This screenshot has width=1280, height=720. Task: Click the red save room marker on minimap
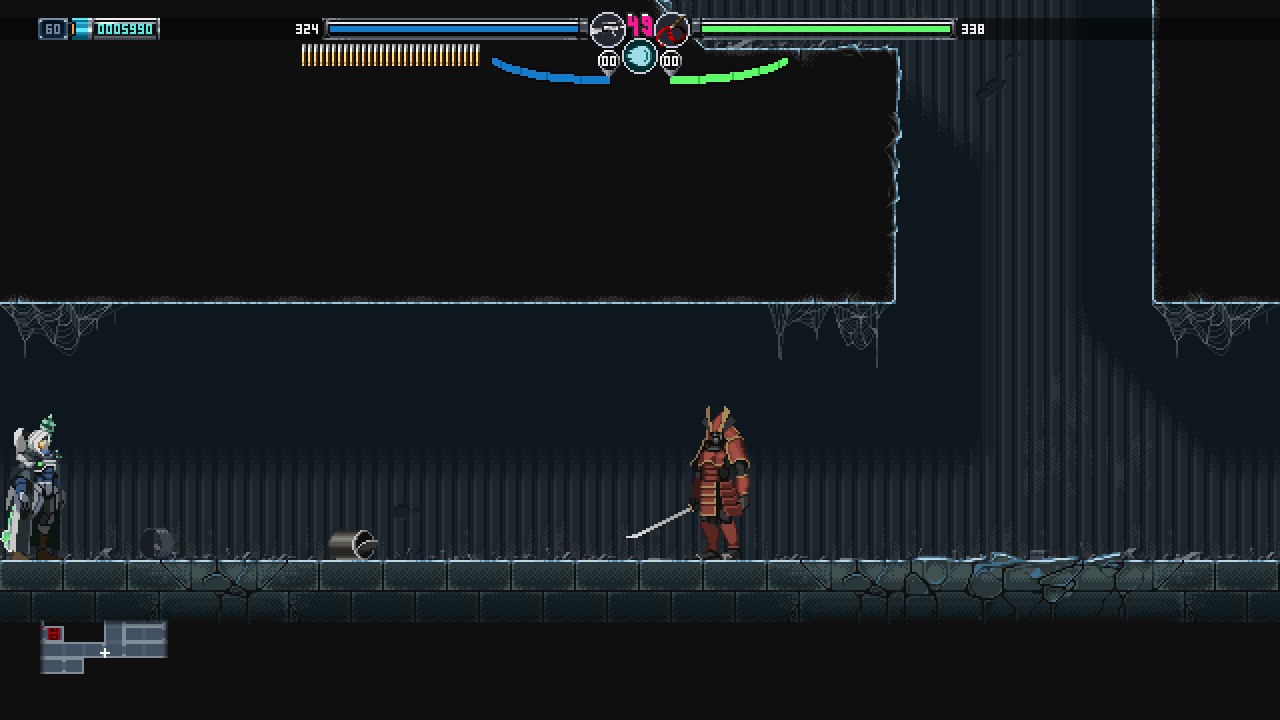tap(54, 634)
